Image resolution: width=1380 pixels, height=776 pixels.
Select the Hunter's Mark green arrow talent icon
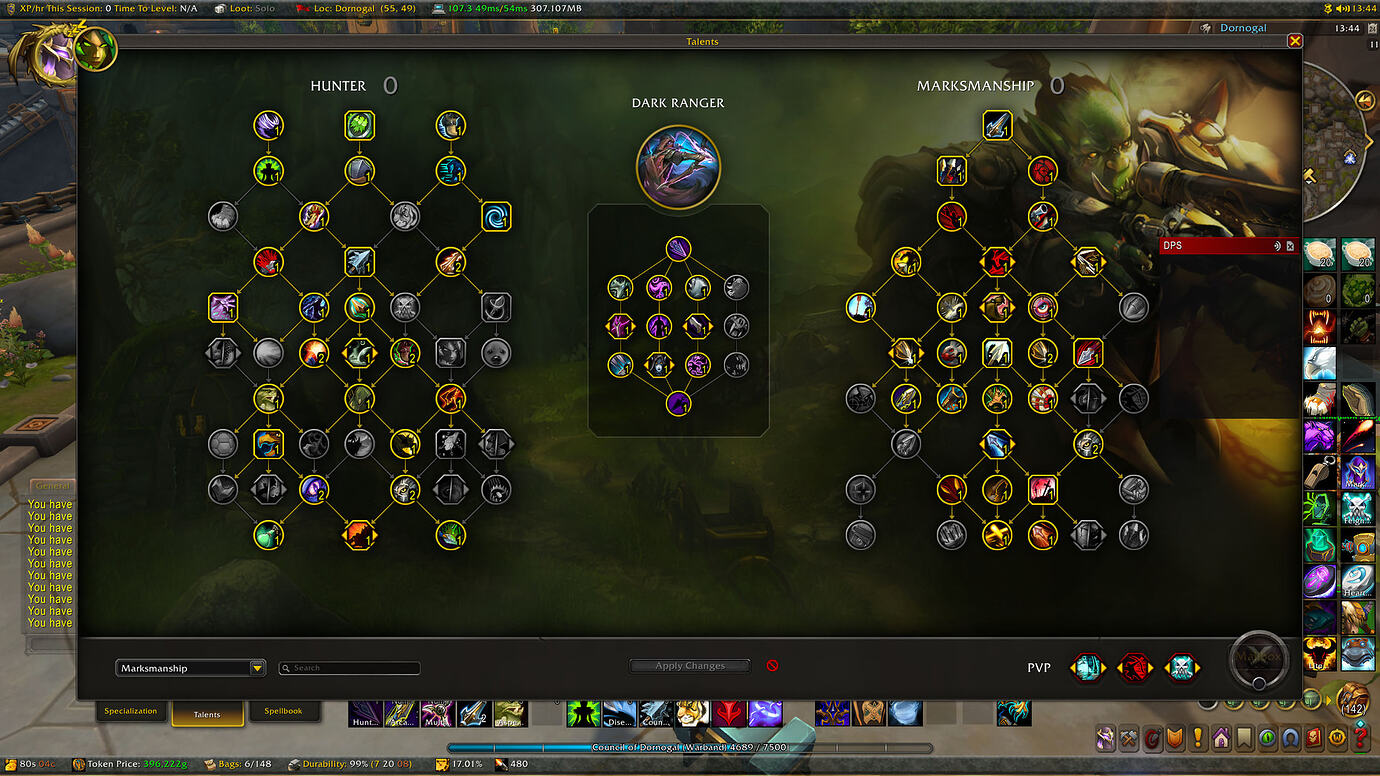pos(360,124)
